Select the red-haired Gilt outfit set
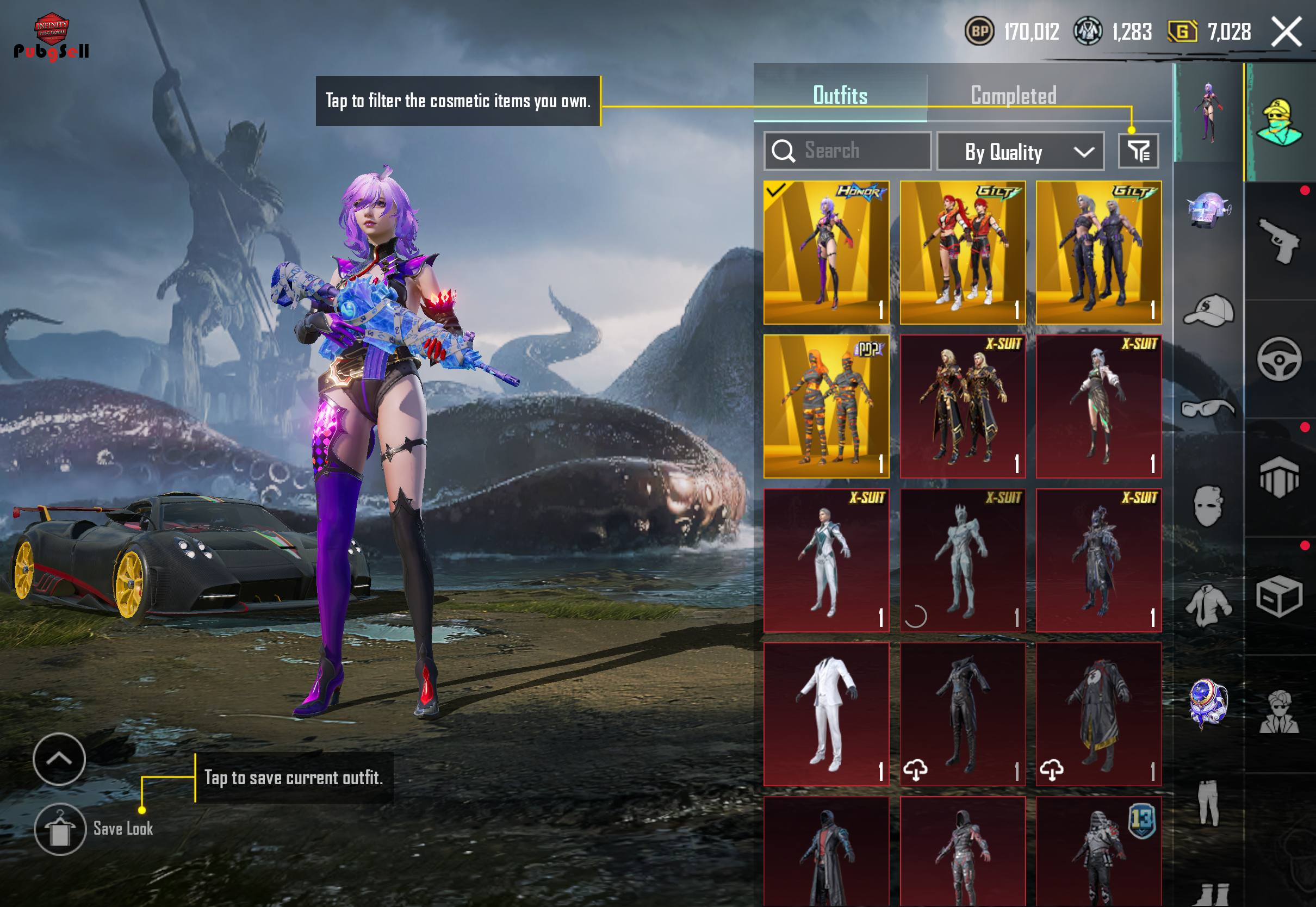This screenshot has width=1316, height=907. pyautogui.click(x=963, y=253)
